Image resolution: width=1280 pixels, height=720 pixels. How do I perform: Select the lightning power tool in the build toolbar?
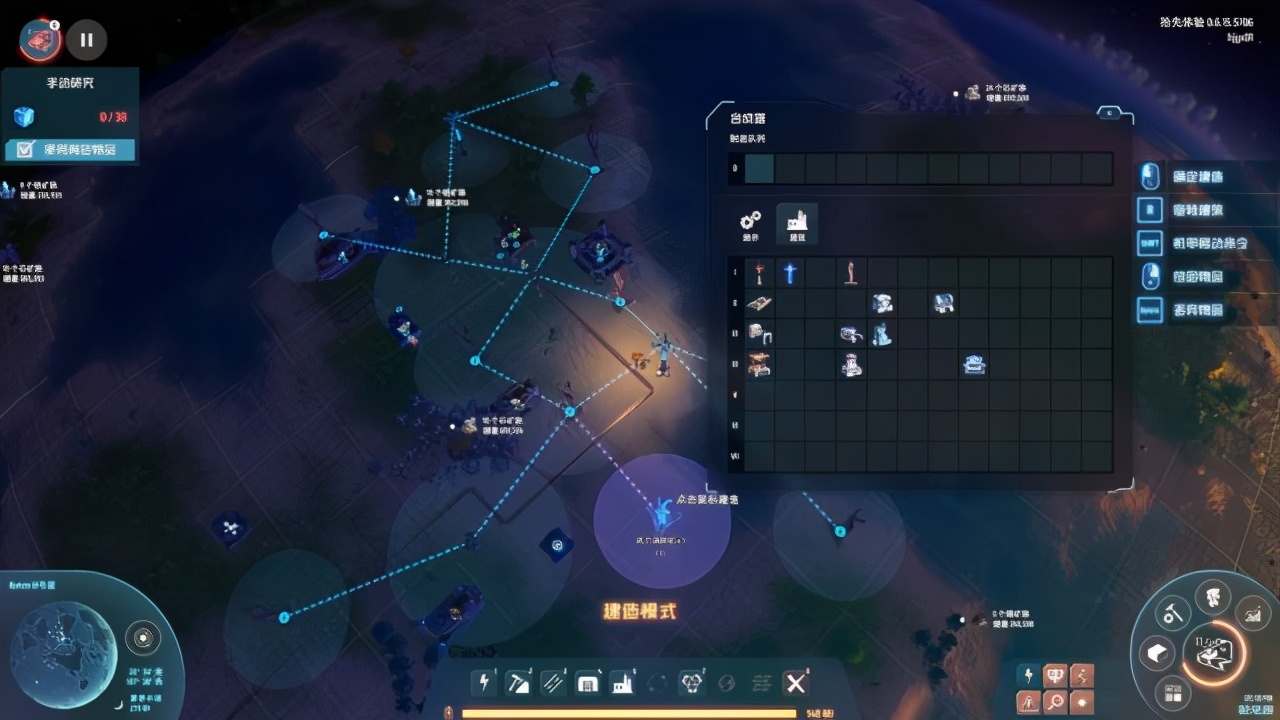point(485,683)
